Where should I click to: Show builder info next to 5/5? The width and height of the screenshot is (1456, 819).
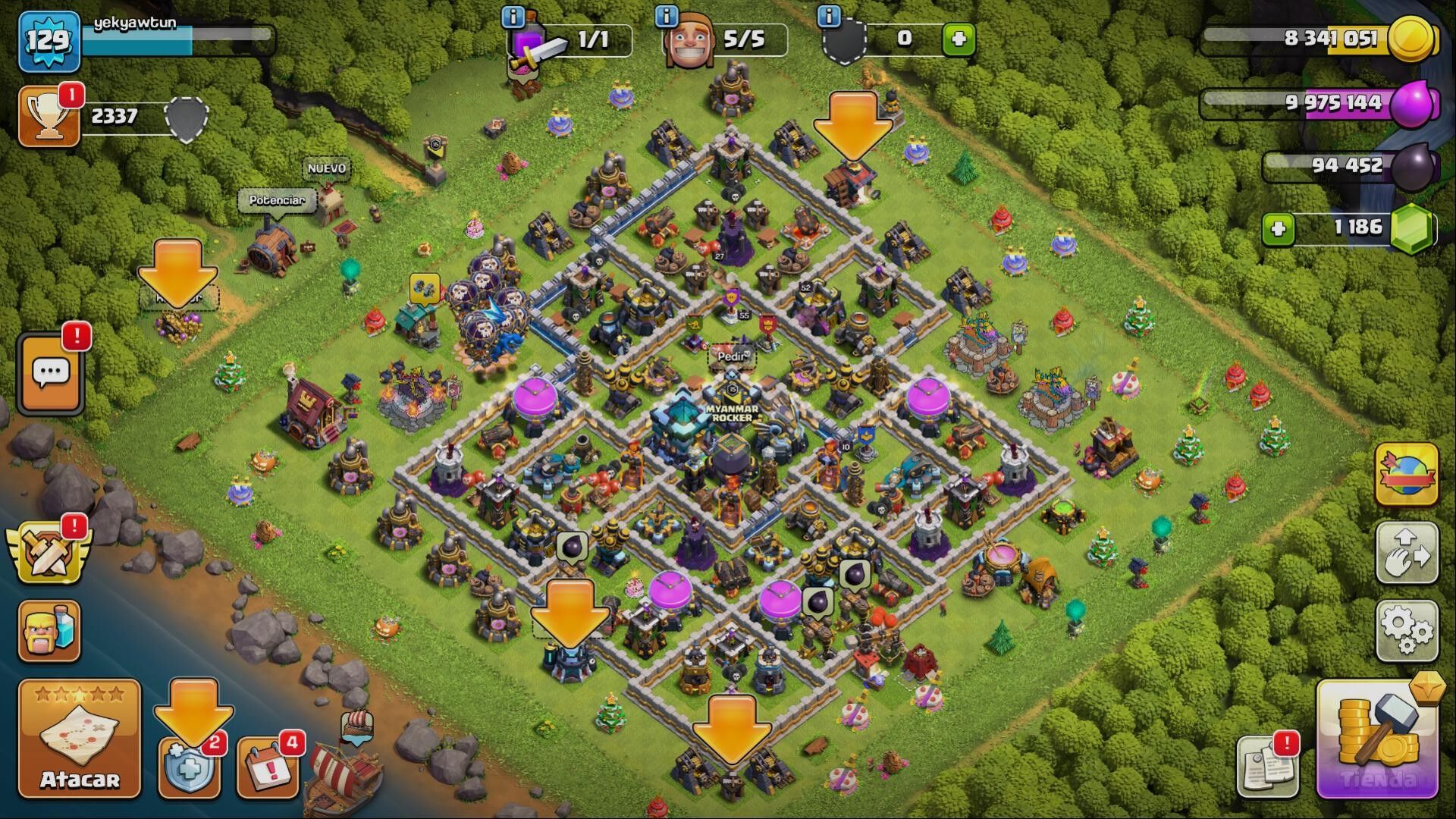tap(666, 16)
